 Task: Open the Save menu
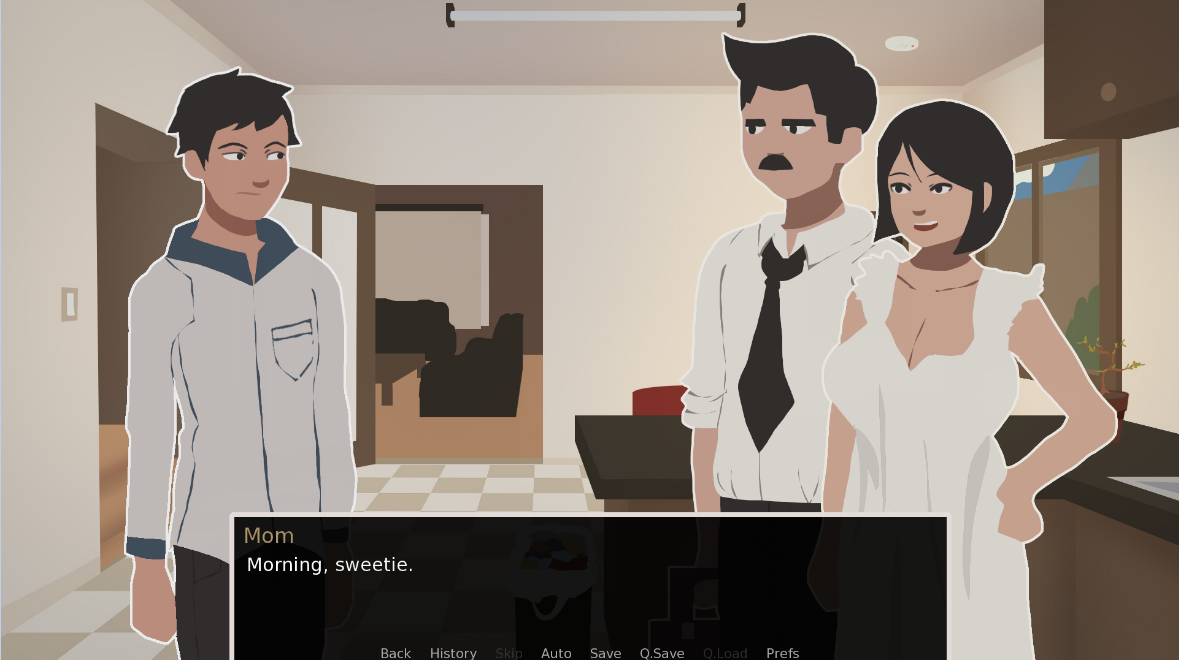[x=605, y=653]
